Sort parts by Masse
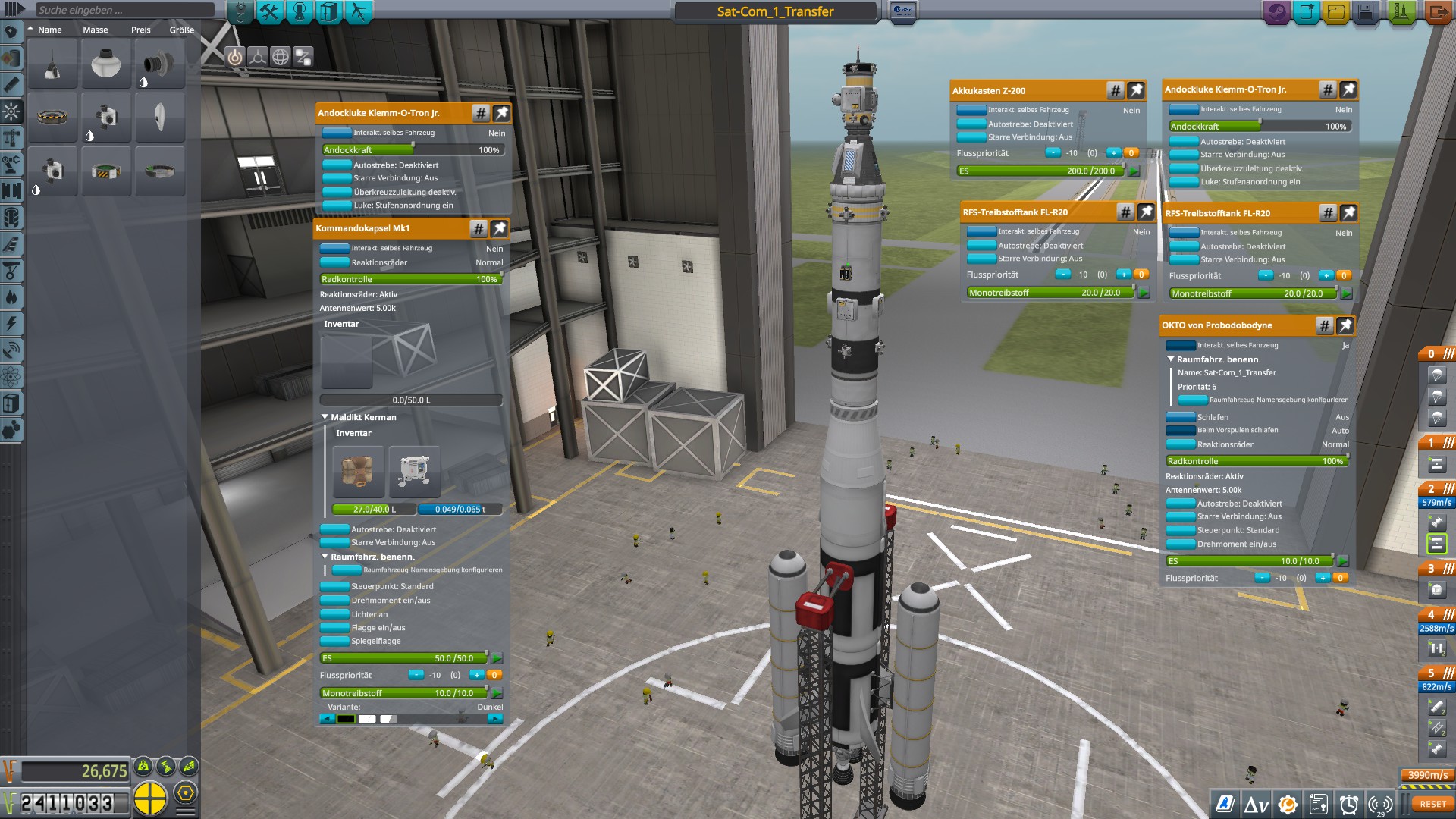 (x=96, y=30)
